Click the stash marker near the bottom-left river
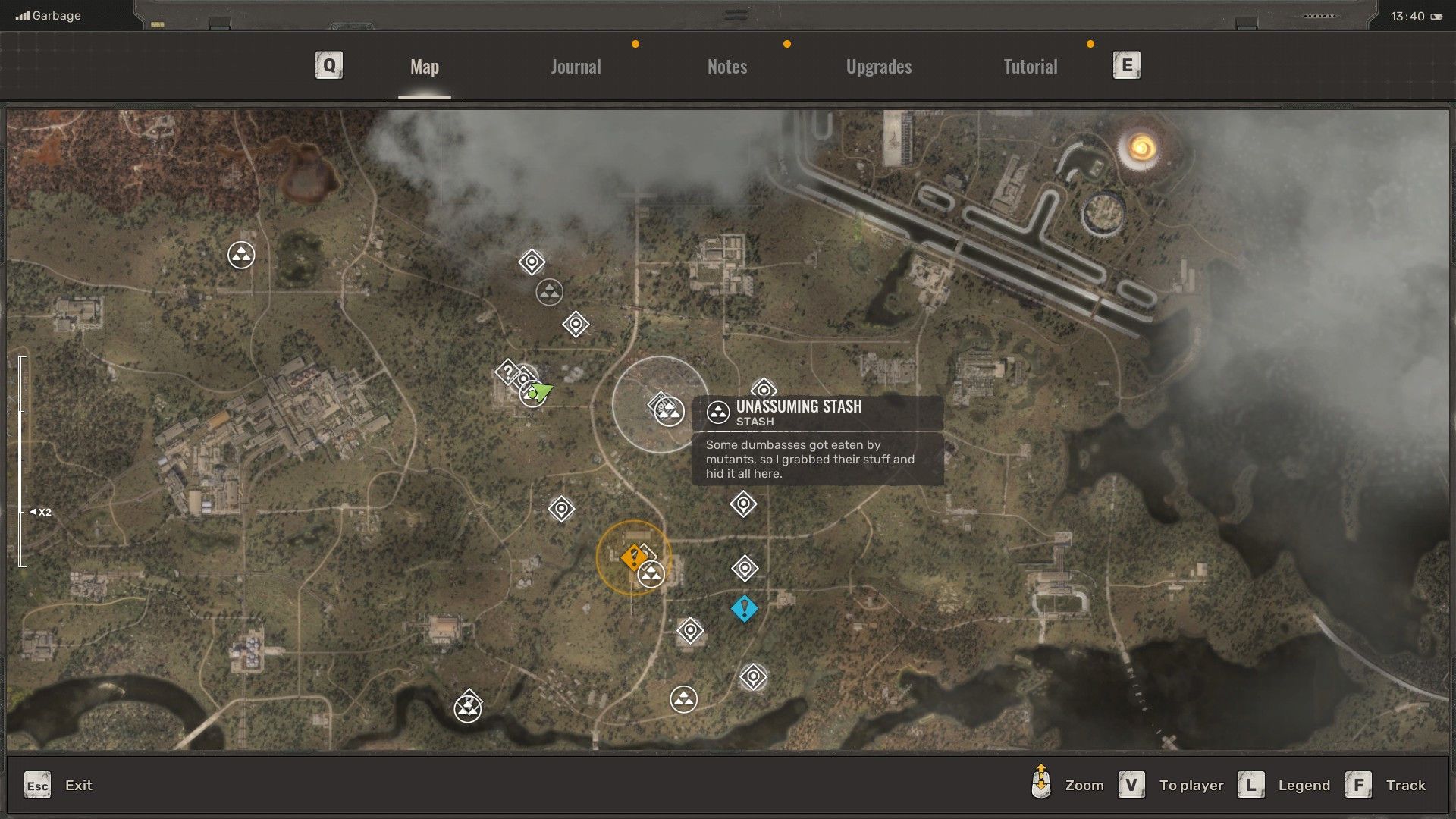1456x819 pixels. 468,707
